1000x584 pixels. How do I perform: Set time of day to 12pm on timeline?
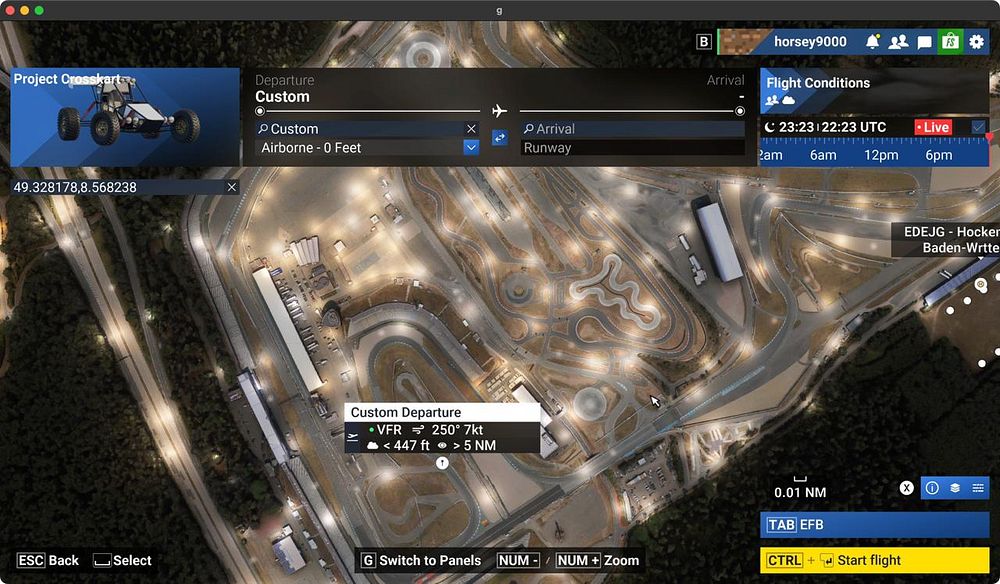click(x=881, y=155)
